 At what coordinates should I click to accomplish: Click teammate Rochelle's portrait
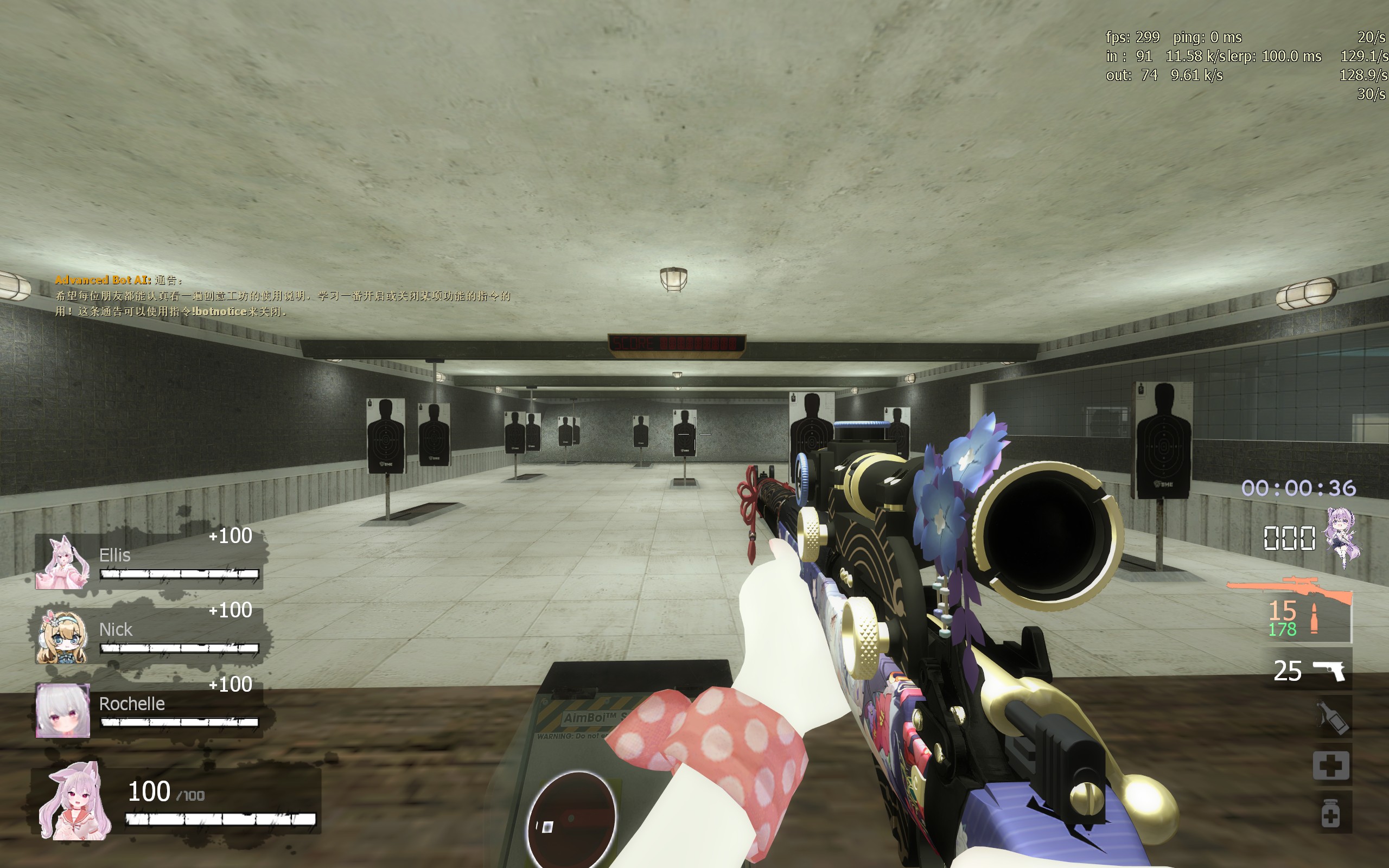tap(62, 710)
